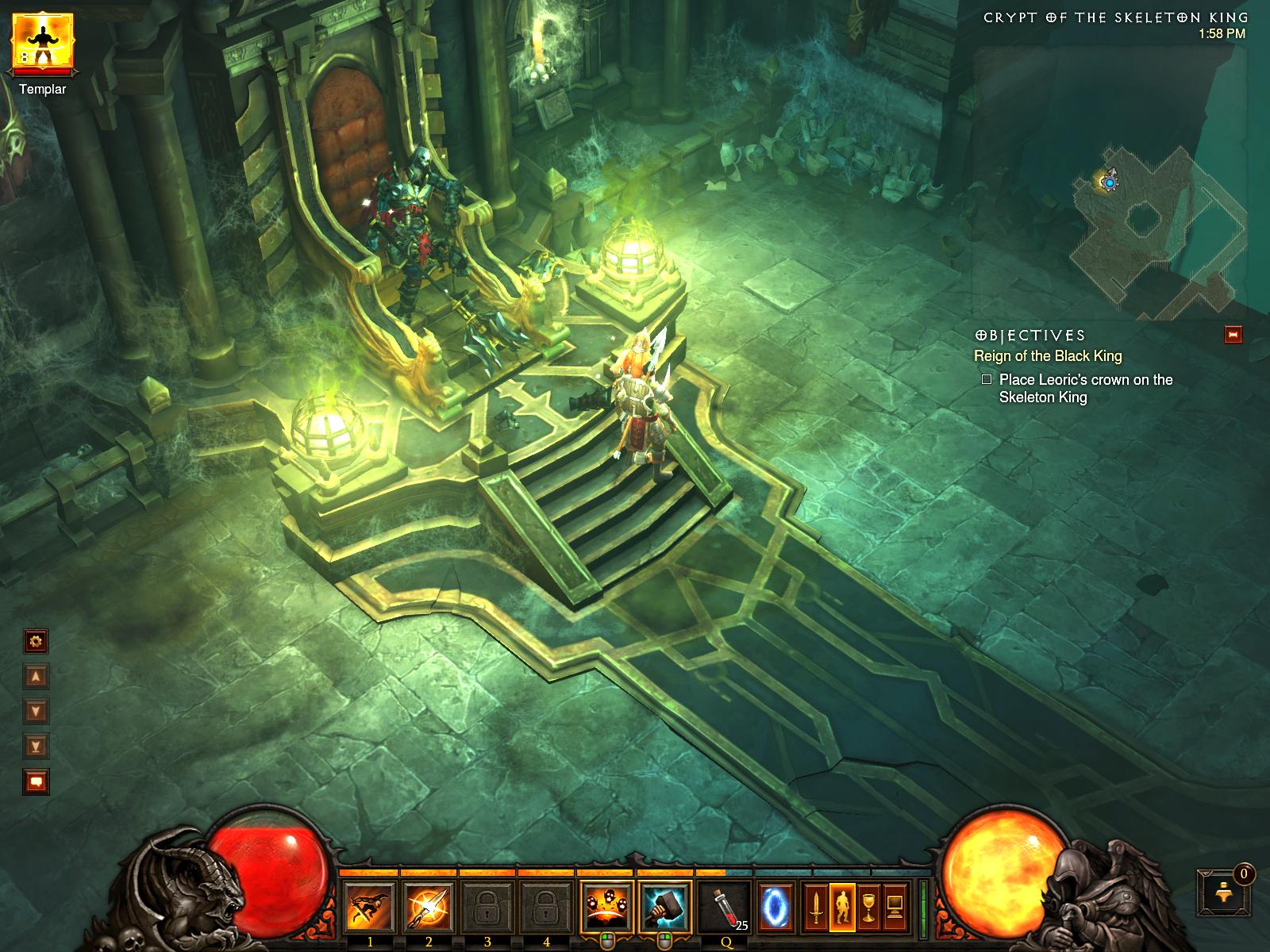1270x952 pixels.
Task: Open the golden chalice menu button
Action: tap(869, 907)
